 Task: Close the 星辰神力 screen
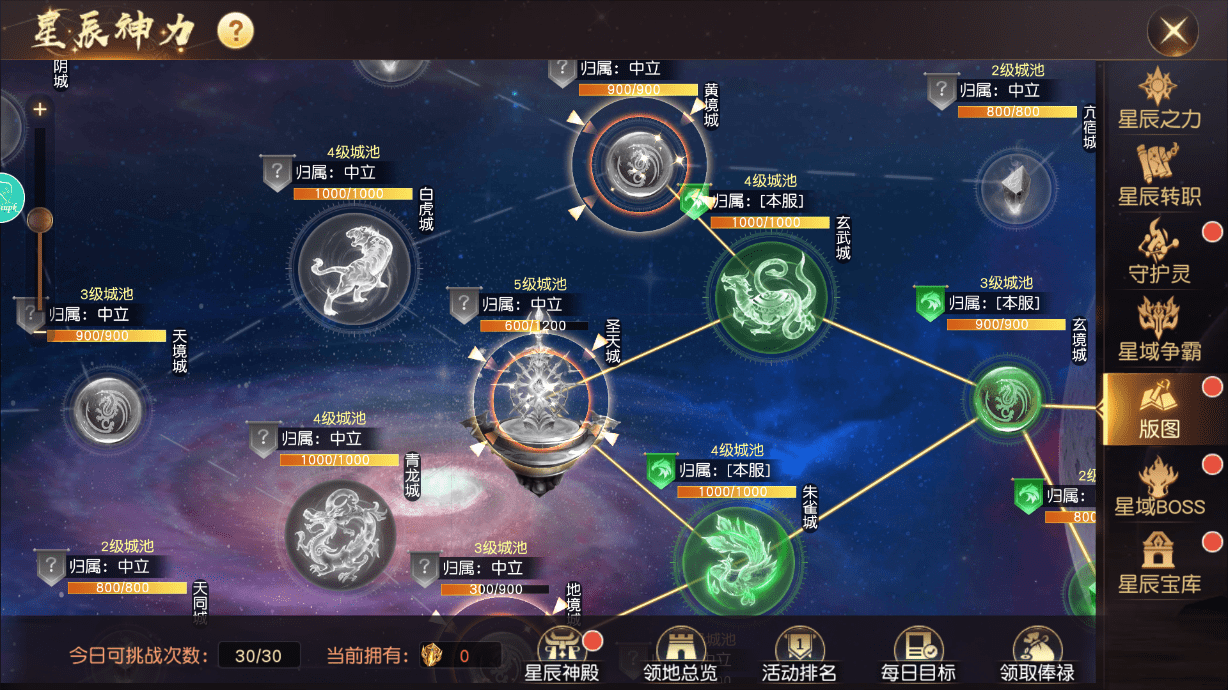point(1173,31)
